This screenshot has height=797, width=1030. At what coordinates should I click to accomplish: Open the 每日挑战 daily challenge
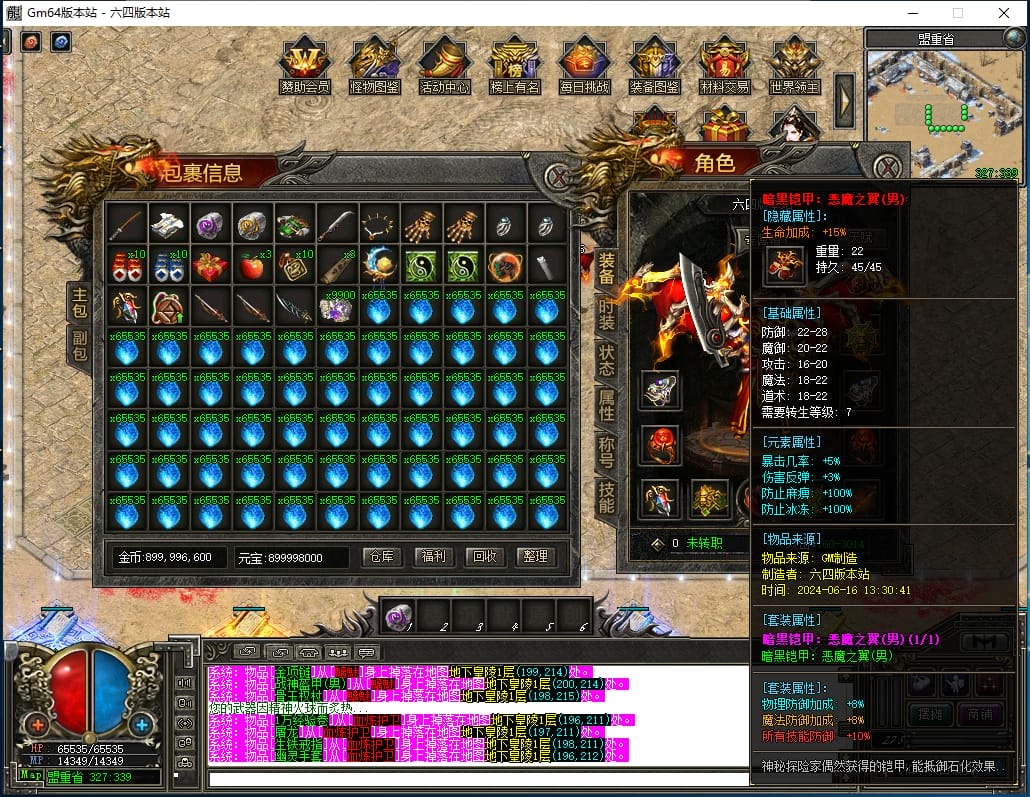pyautogui.click(x=584, y=65)
